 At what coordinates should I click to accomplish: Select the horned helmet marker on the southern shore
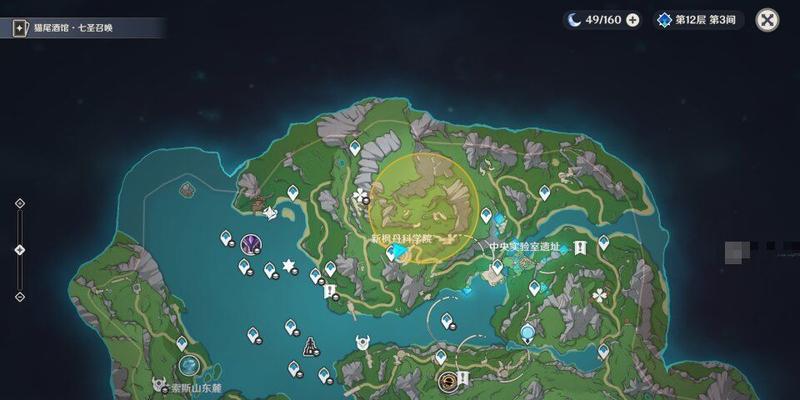point(362,343)
